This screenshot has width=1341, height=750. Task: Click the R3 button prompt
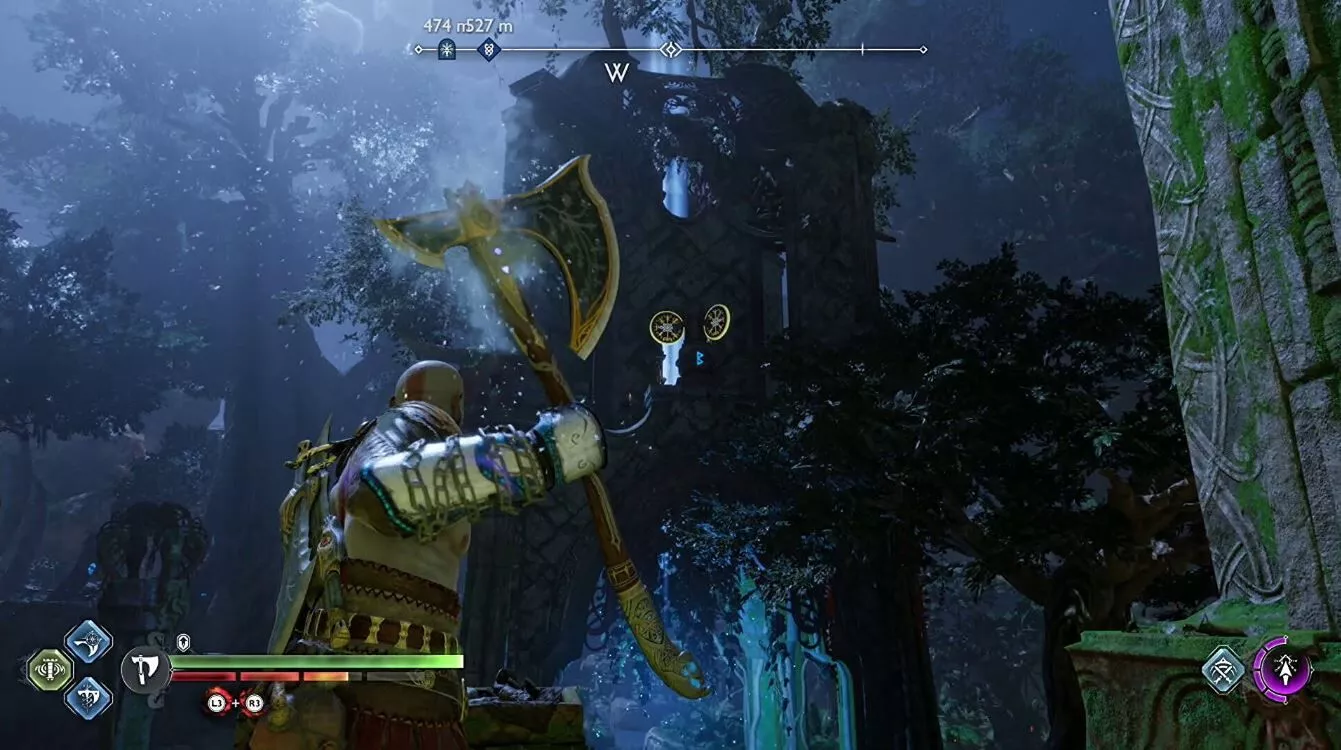click(253, 703)
